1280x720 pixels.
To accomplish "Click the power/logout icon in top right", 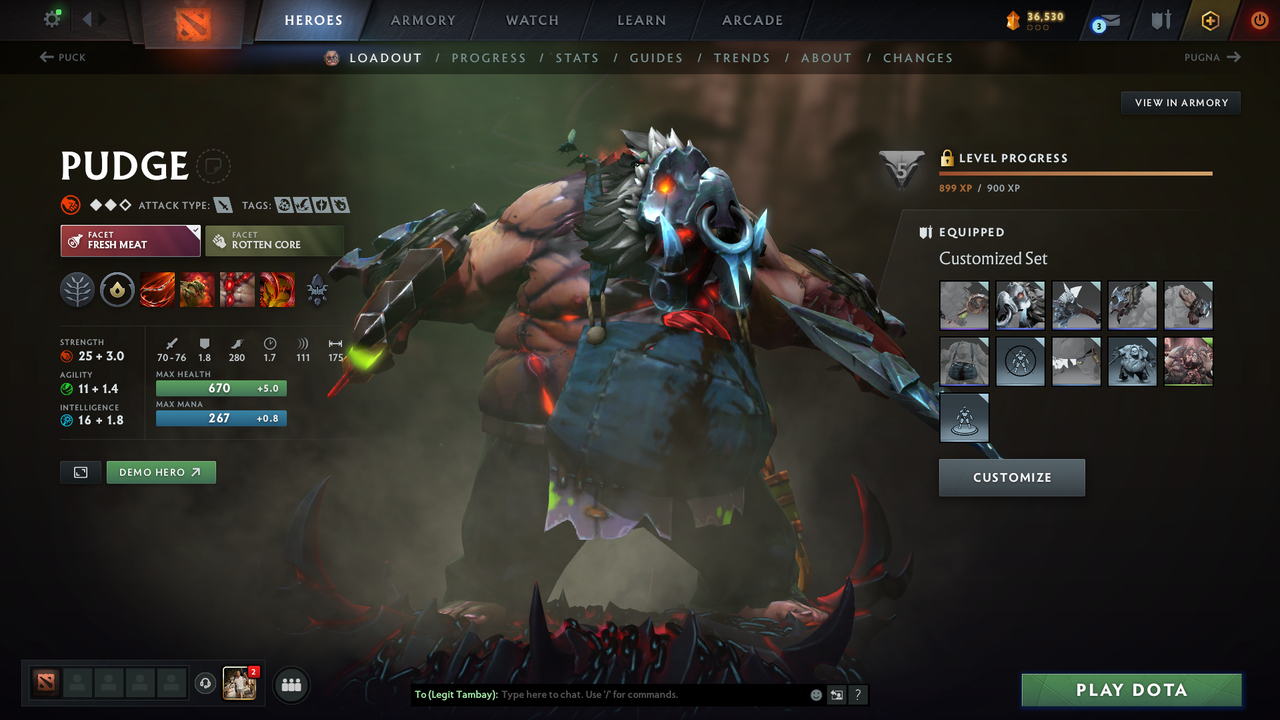I will coord(1258,20).
